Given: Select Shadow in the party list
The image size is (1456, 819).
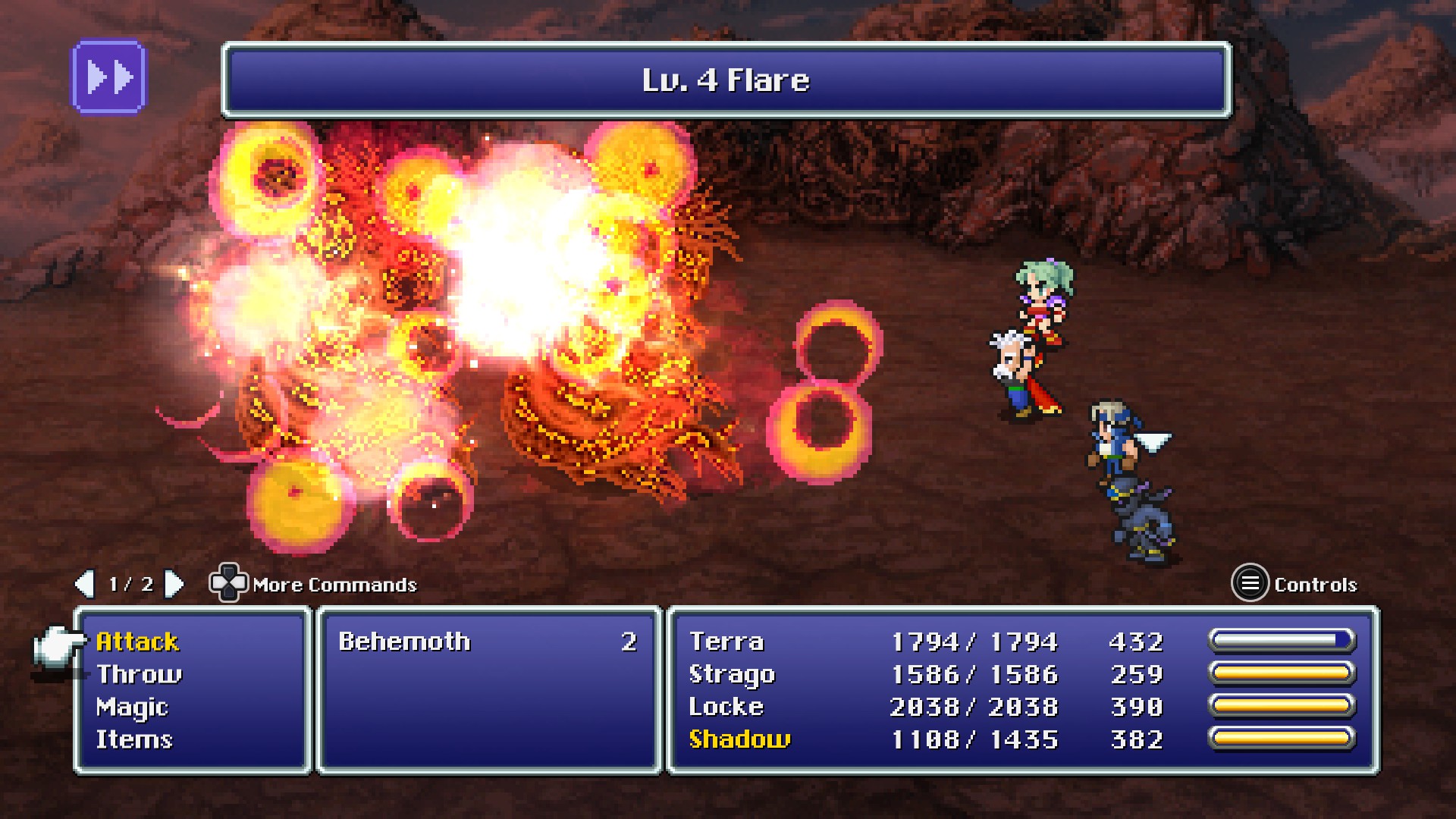Looking at the screenshot, I should (x=739, y=740).
